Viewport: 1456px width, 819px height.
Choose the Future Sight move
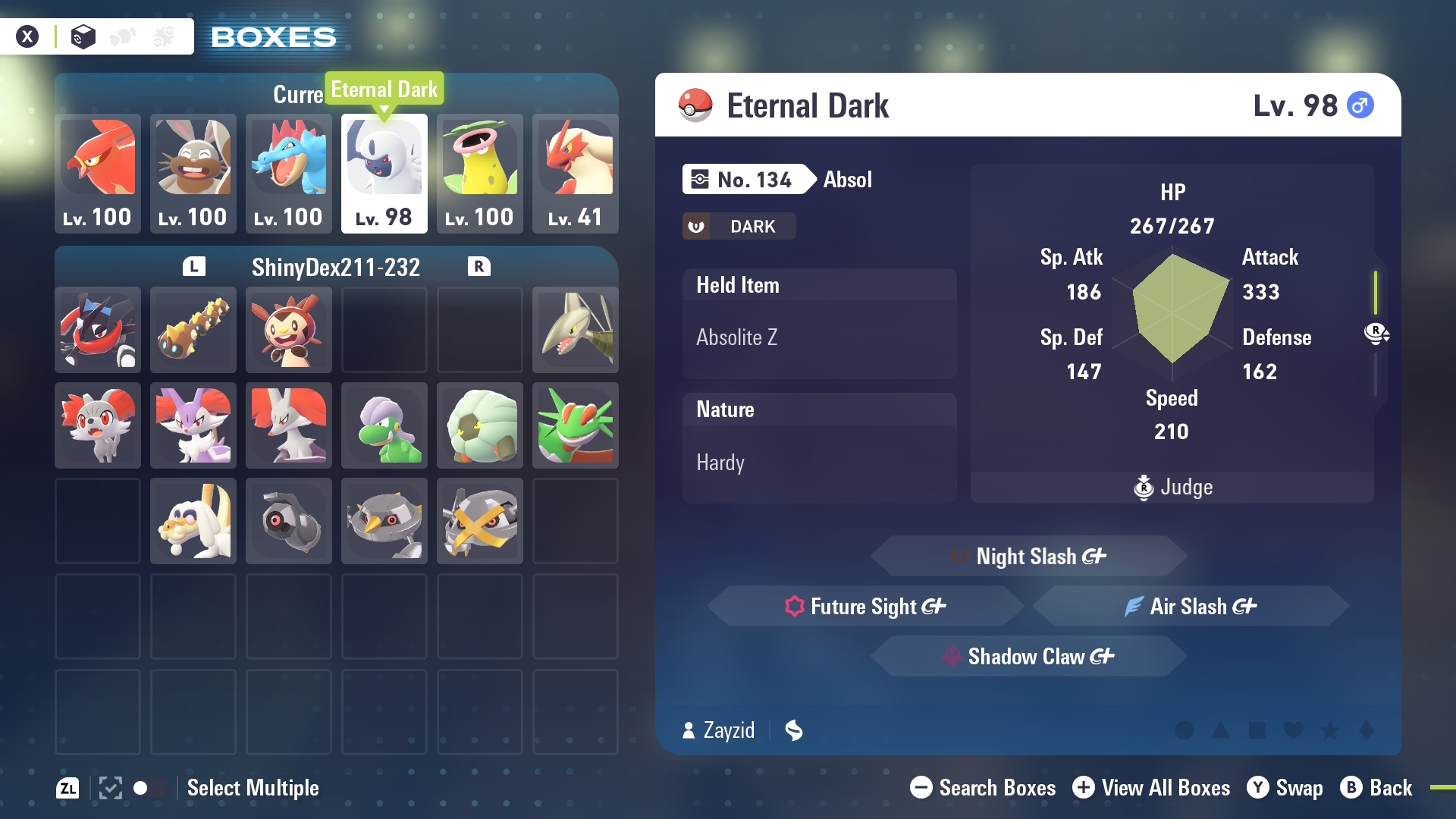point(866,607)
